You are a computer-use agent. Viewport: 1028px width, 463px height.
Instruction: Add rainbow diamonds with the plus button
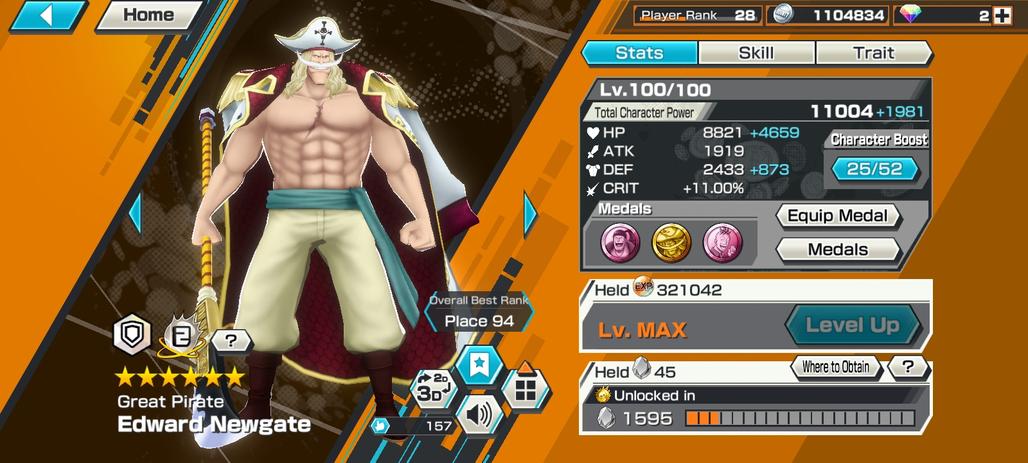pos(1001,15)
